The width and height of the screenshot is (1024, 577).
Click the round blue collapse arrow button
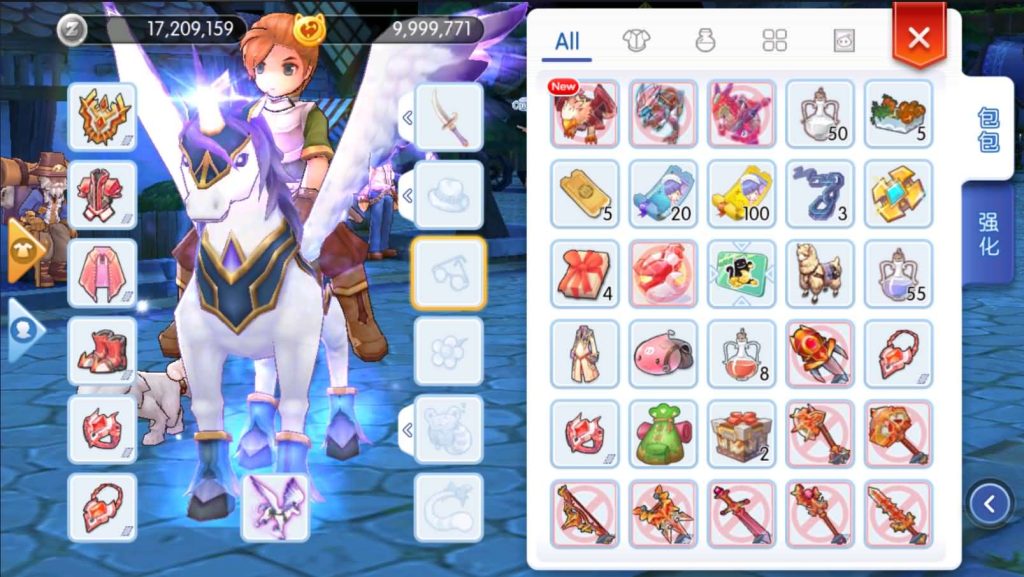(989, 504)
